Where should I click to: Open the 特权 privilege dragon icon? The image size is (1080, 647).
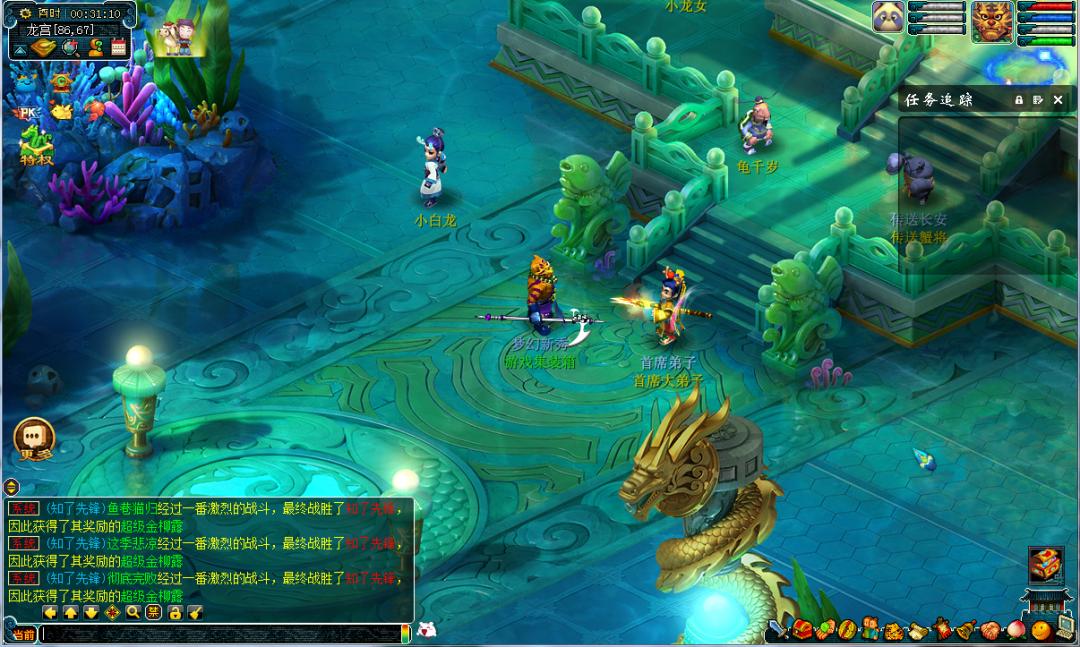pos(35,144)
